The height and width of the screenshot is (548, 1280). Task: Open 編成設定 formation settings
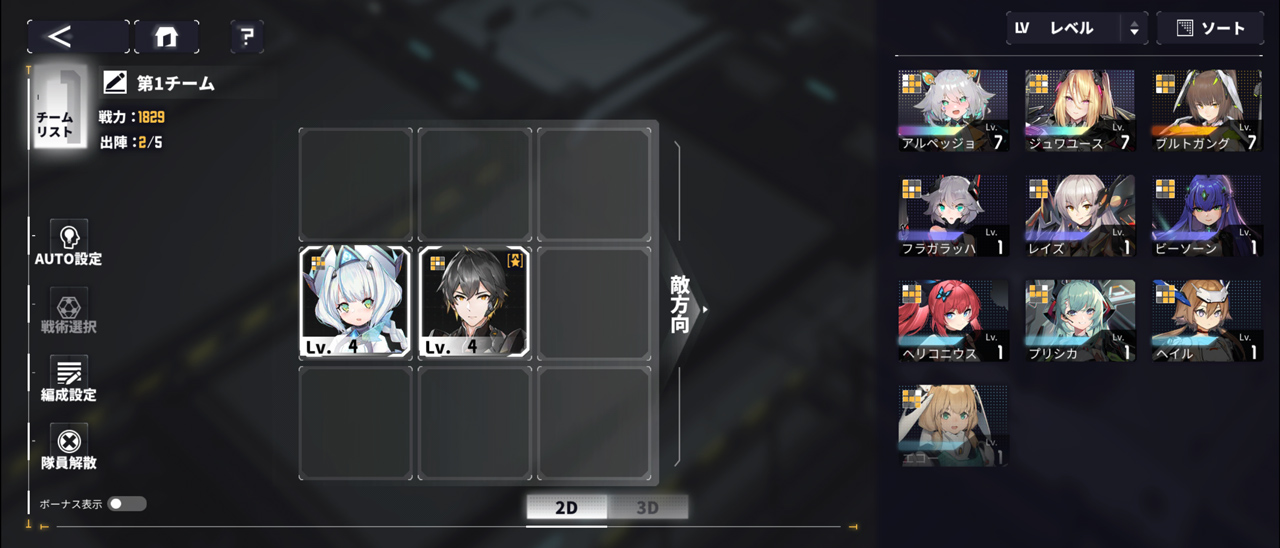tap(69, 380)
